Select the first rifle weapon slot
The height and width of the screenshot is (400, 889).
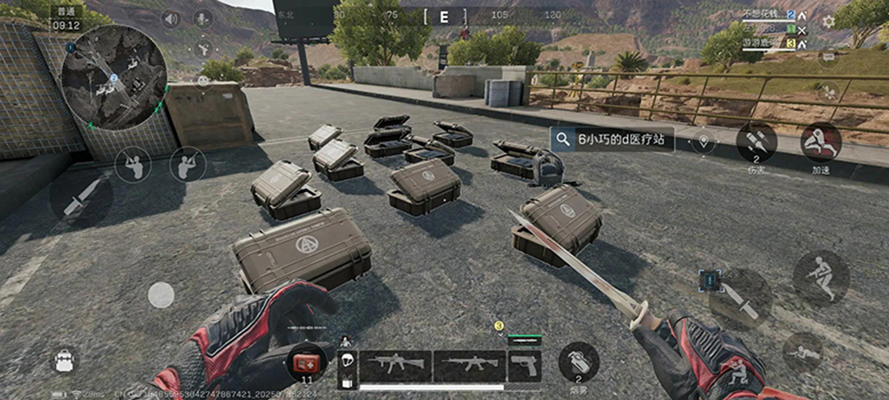pos(396,365)
